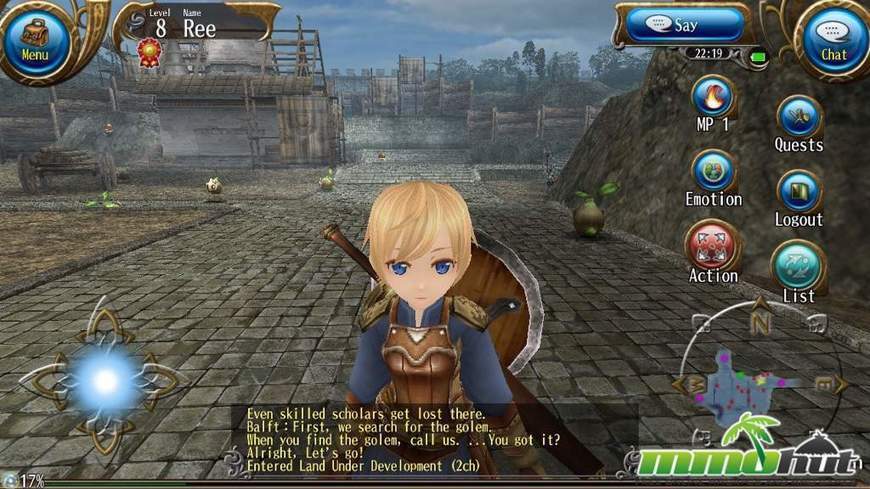
Task: Tap the glowing movement joystick
Action: click(x=104, y=380)
